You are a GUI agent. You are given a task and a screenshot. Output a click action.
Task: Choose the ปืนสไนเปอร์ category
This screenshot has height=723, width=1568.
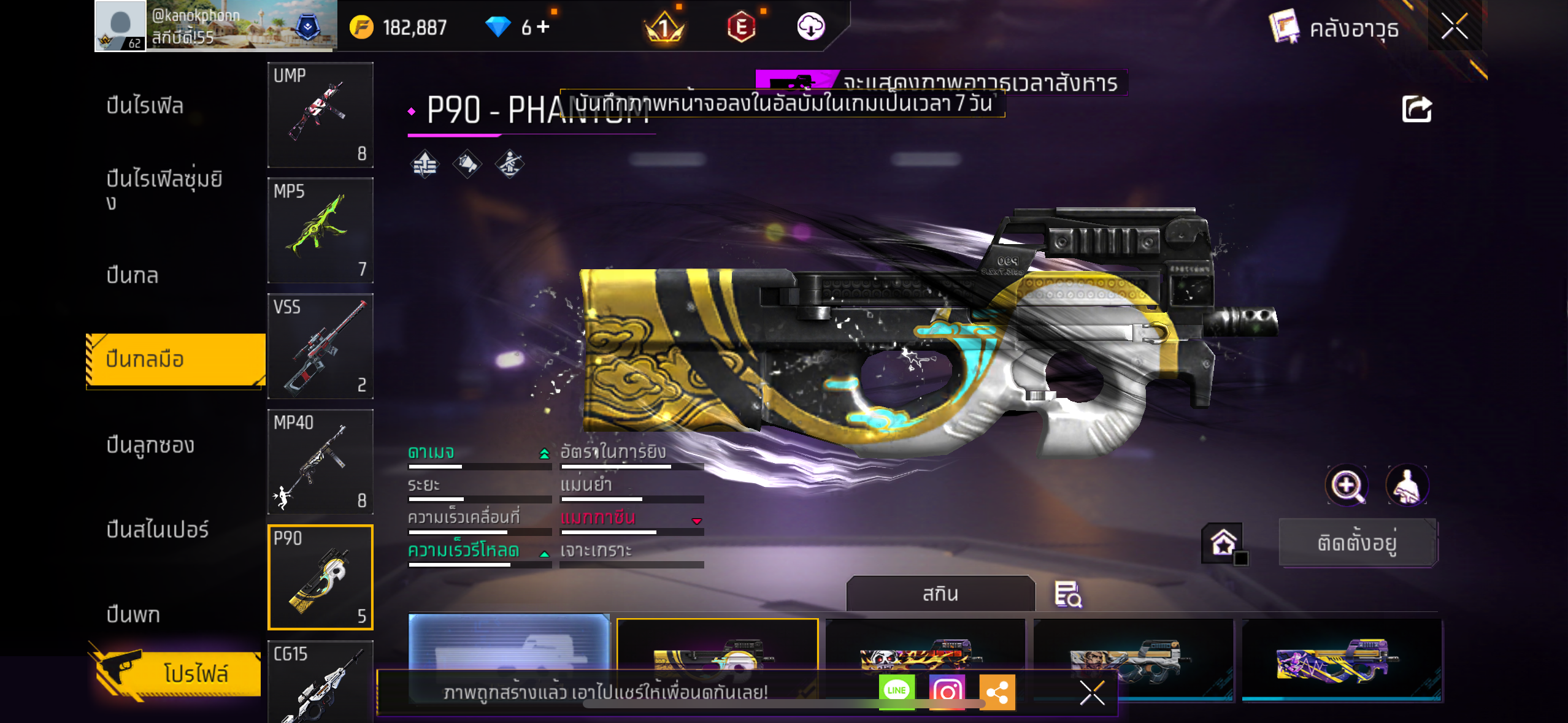click(157, 529)
